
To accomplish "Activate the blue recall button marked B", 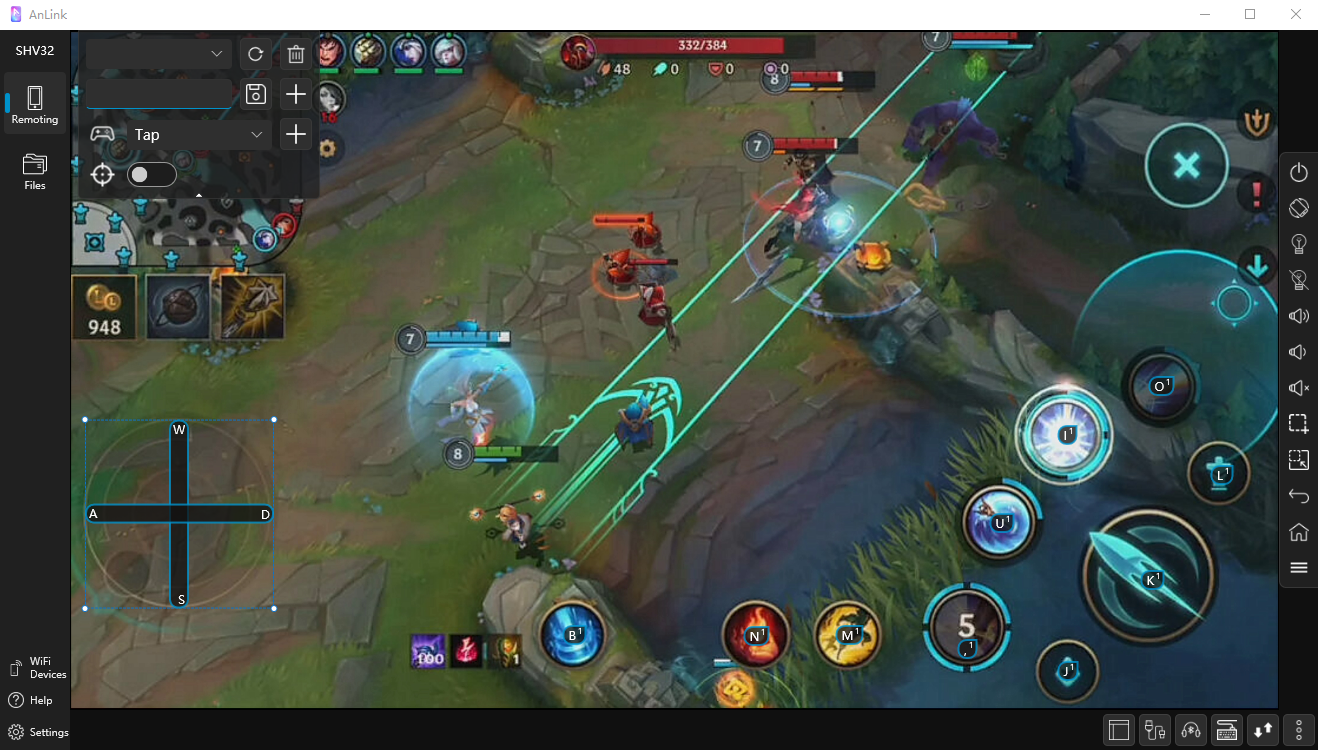I will click(573, 634).
